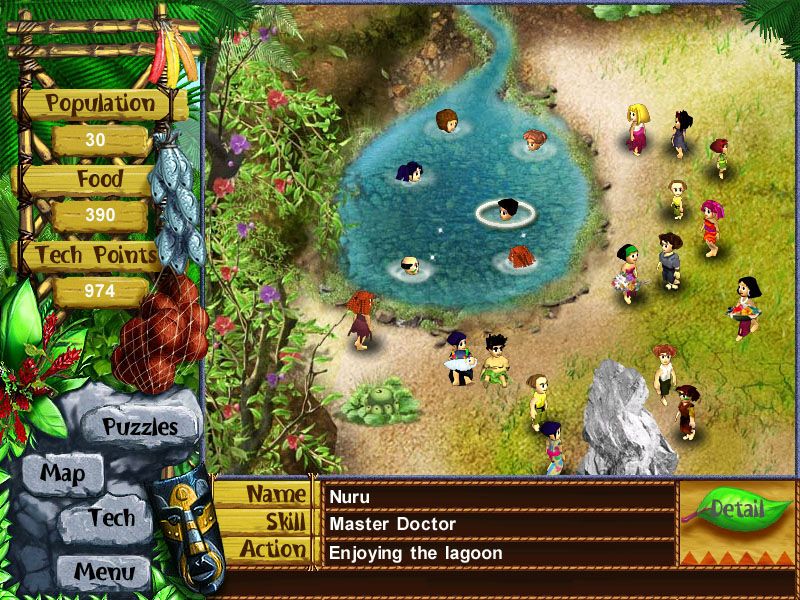The width and height of the screenshot is (800, 600).
Task: Open the Puzzles screen
Action: coord(139,427)
